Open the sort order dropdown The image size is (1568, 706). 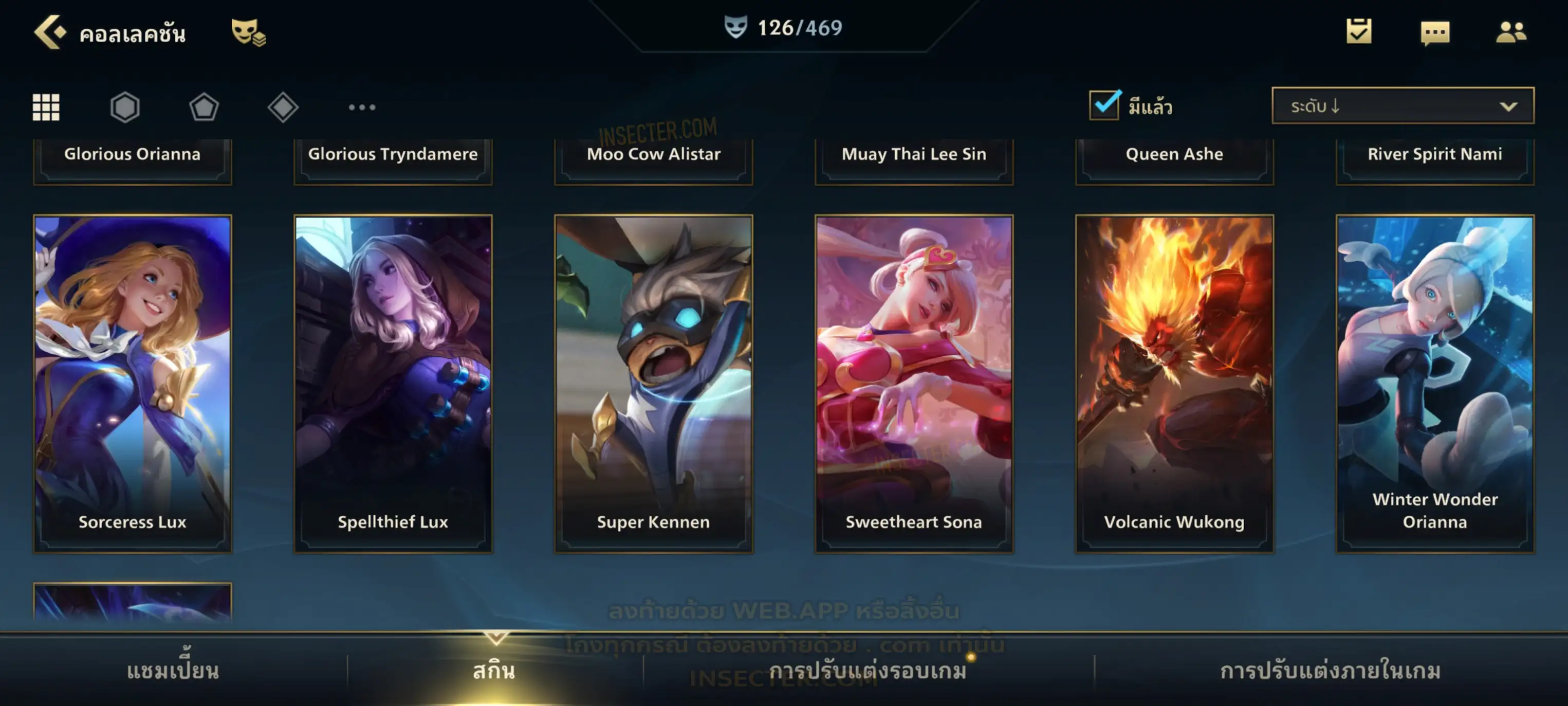coord(1402,106)
